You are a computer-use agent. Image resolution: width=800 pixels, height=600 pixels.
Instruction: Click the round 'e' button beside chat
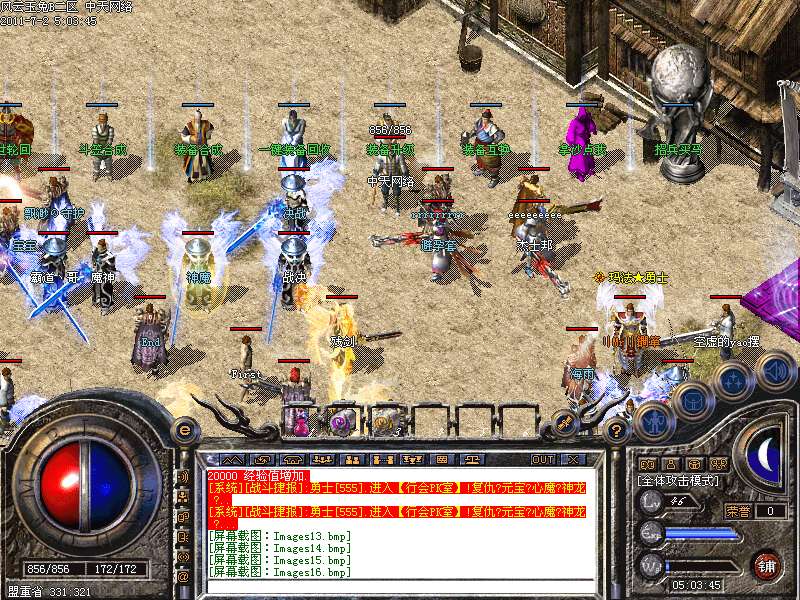click(x=184, y=430)
